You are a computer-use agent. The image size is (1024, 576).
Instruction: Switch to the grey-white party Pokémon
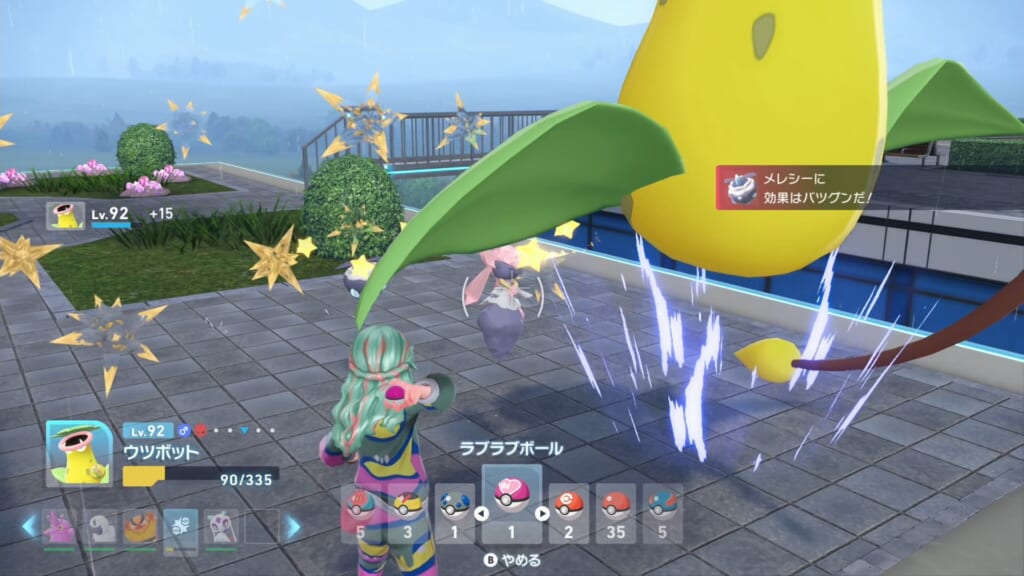tap(101, 526)
